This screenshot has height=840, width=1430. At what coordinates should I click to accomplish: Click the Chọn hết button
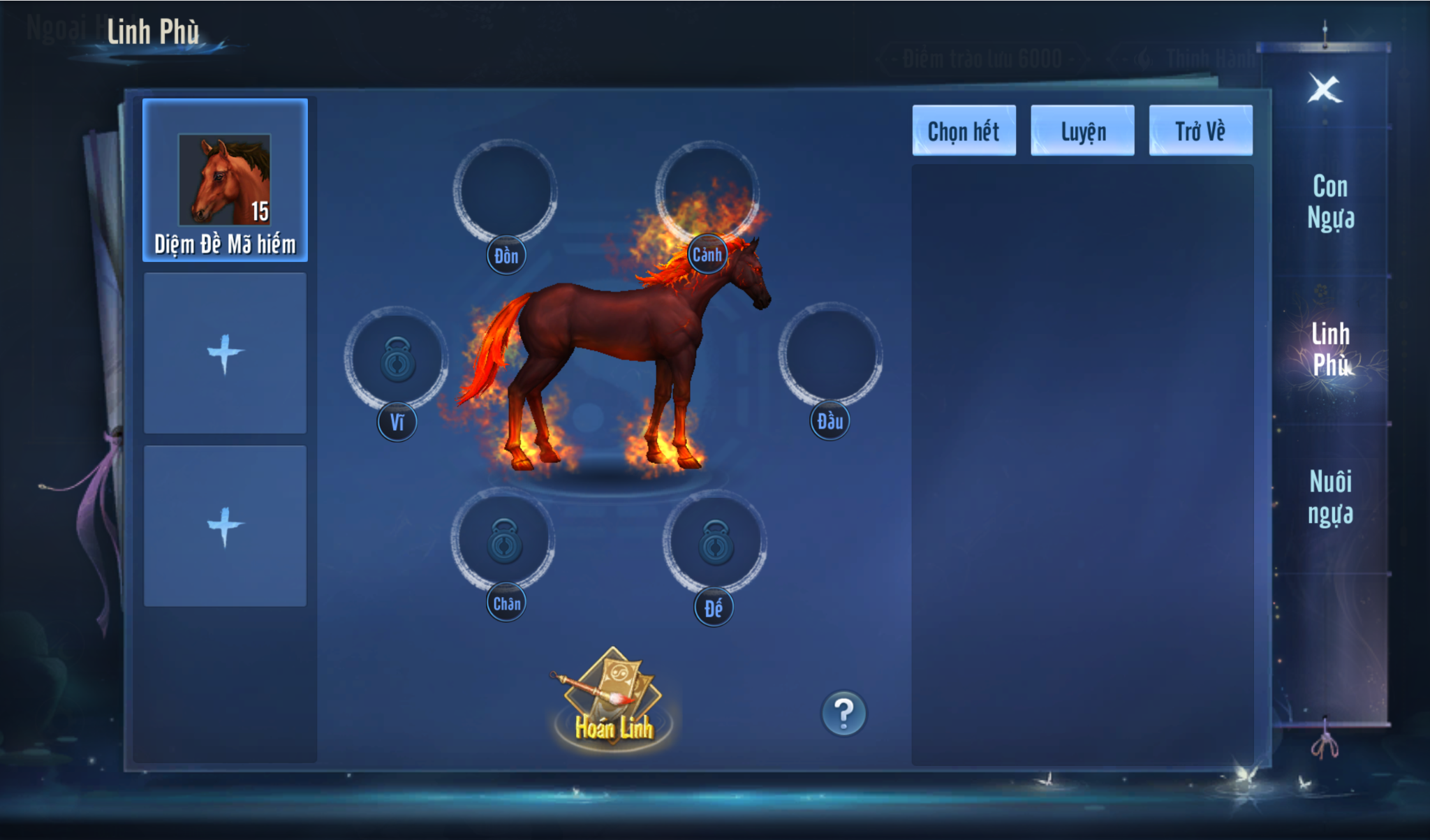tap(964, 131)
